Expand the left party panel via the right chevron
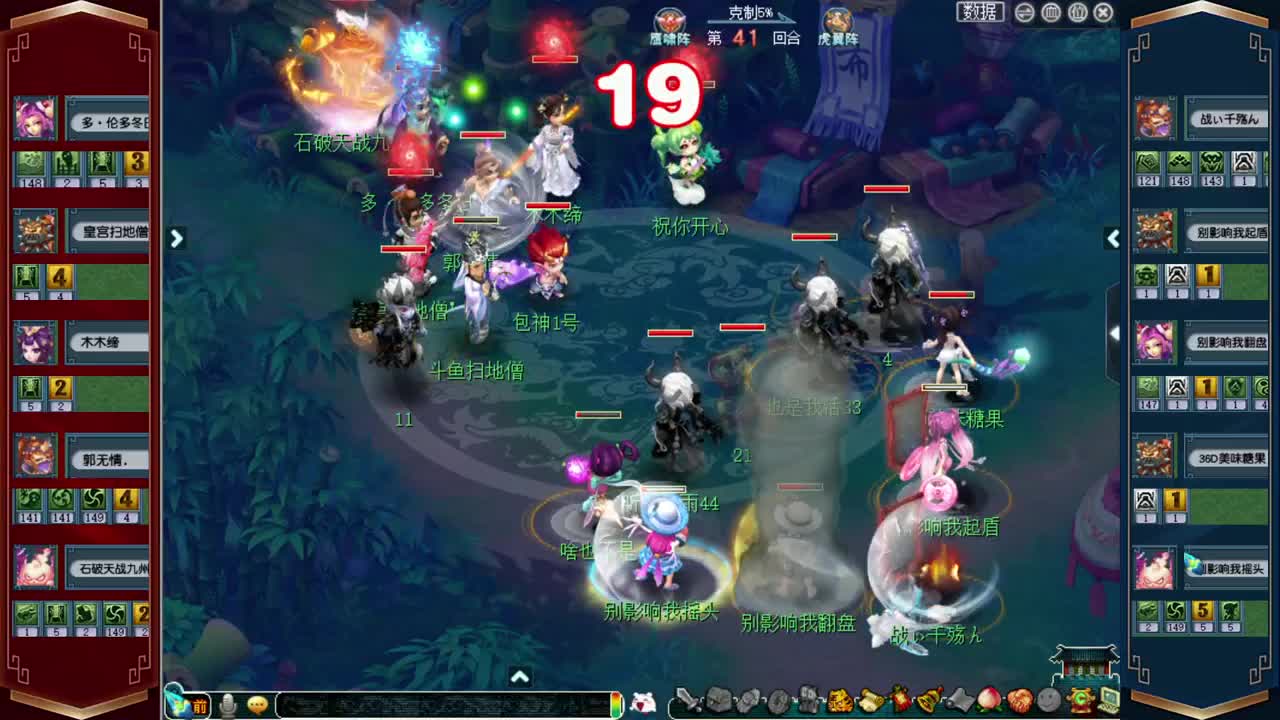The width and height of the screenshot is (1280, 720). [x=176, y=239]
